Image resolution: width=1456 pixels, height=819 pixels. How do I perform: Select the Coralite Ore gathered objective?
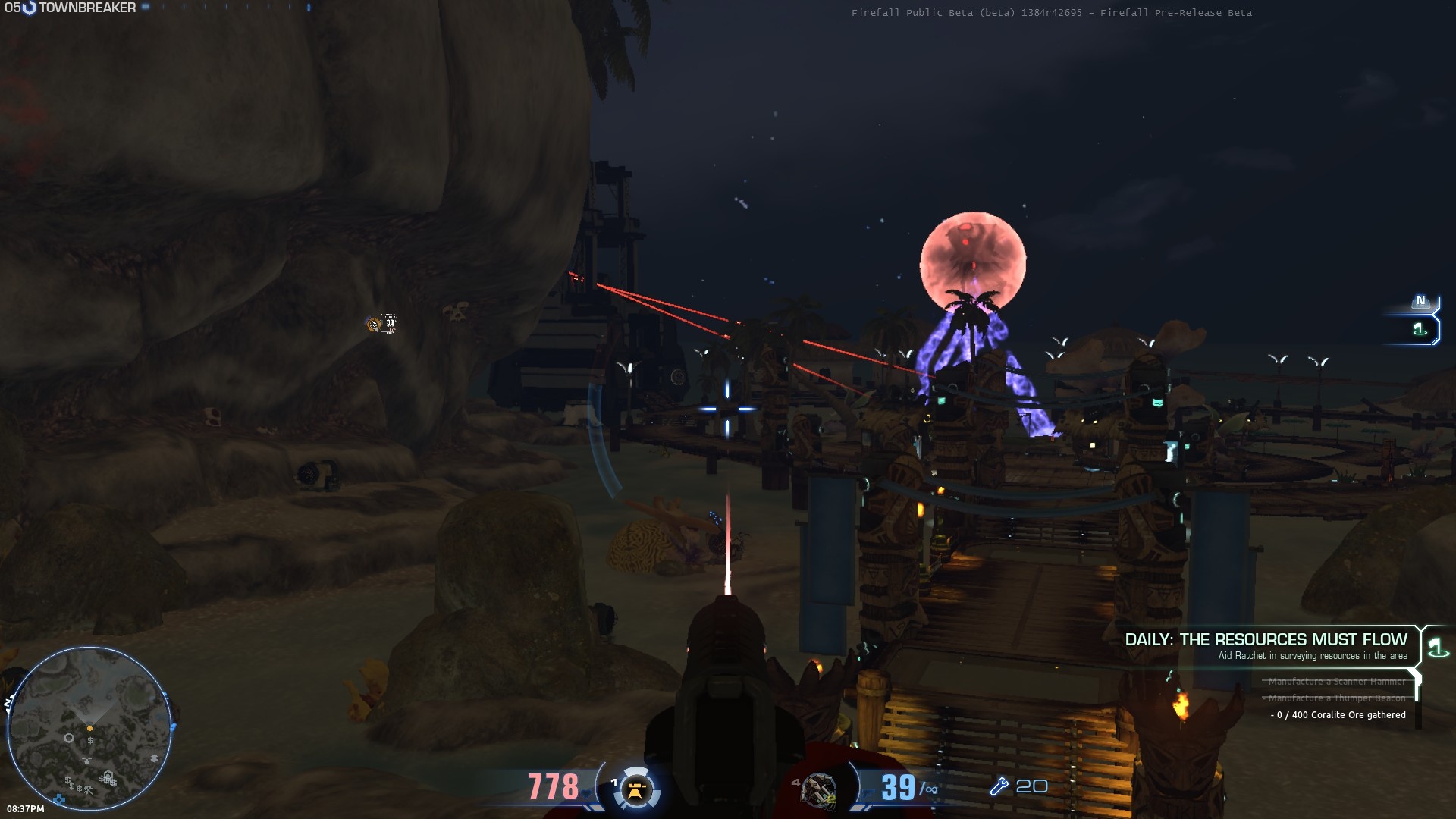pos(1339,715)
